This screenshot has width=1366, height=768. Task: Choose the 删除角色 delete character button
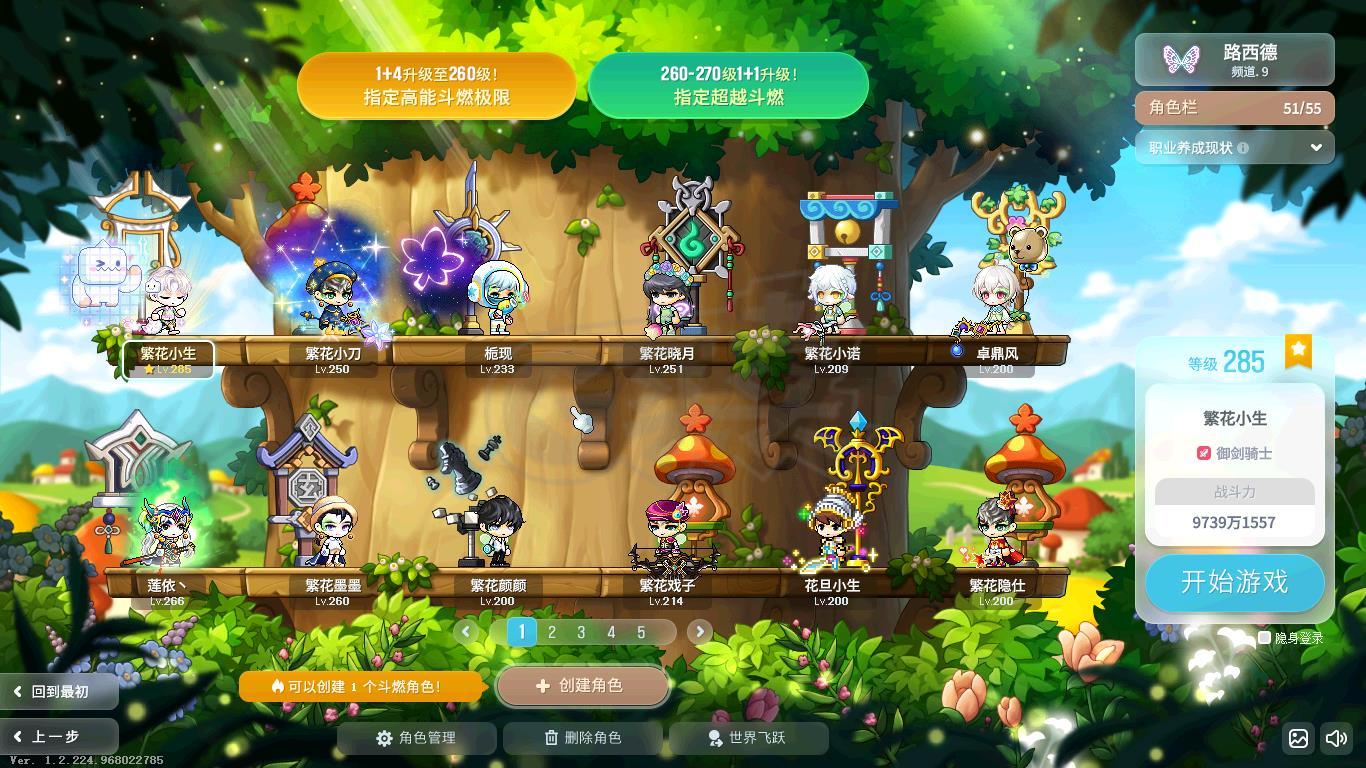pos(582,738)
